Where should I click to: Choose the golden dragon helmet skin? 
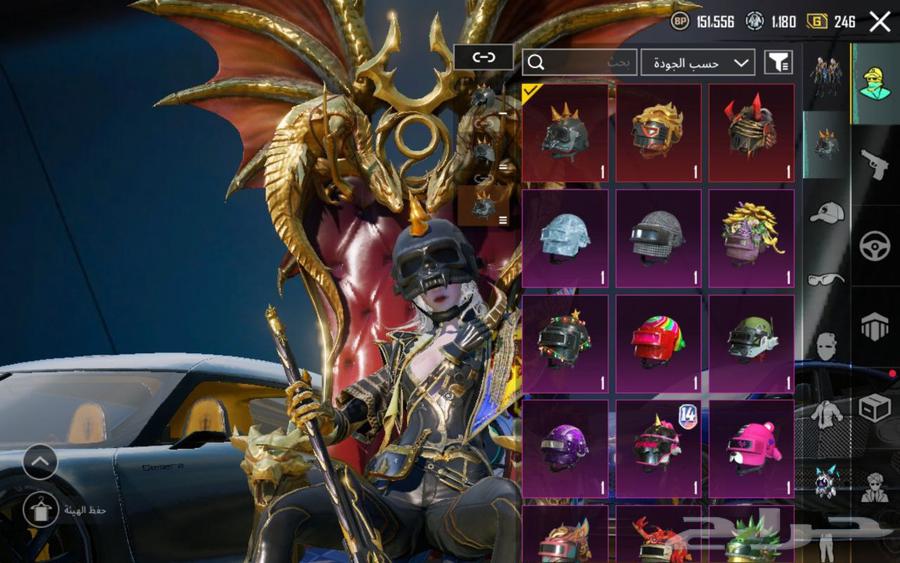tap(658, 132)
